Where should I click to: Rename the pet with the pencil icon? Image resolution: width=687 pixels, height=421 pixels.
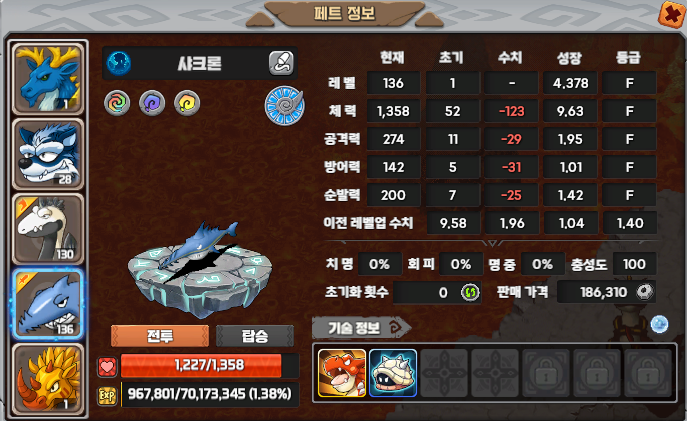pos(281,63)
